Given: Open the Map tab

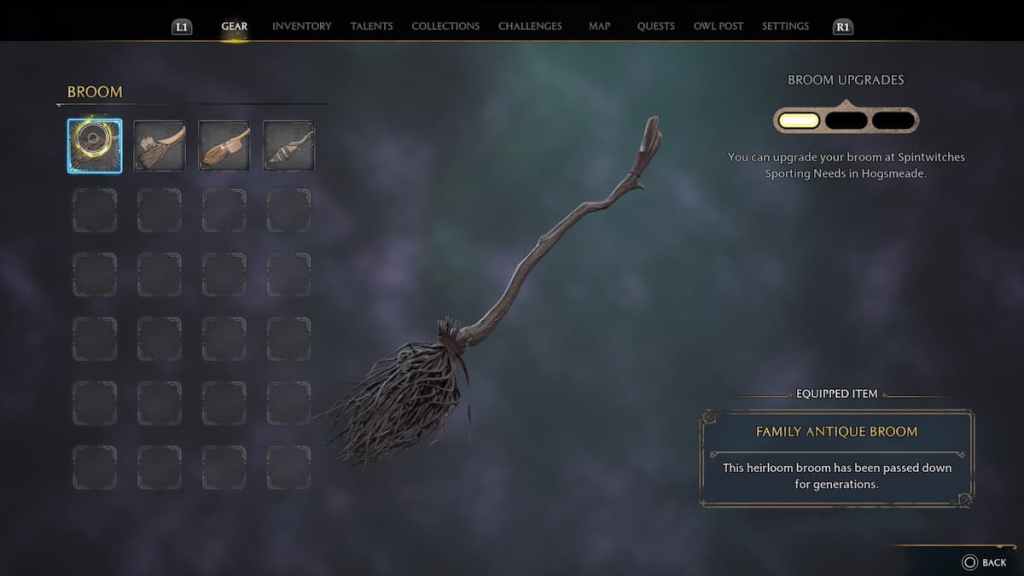Looking at the screenshot, I should (600, 26).
